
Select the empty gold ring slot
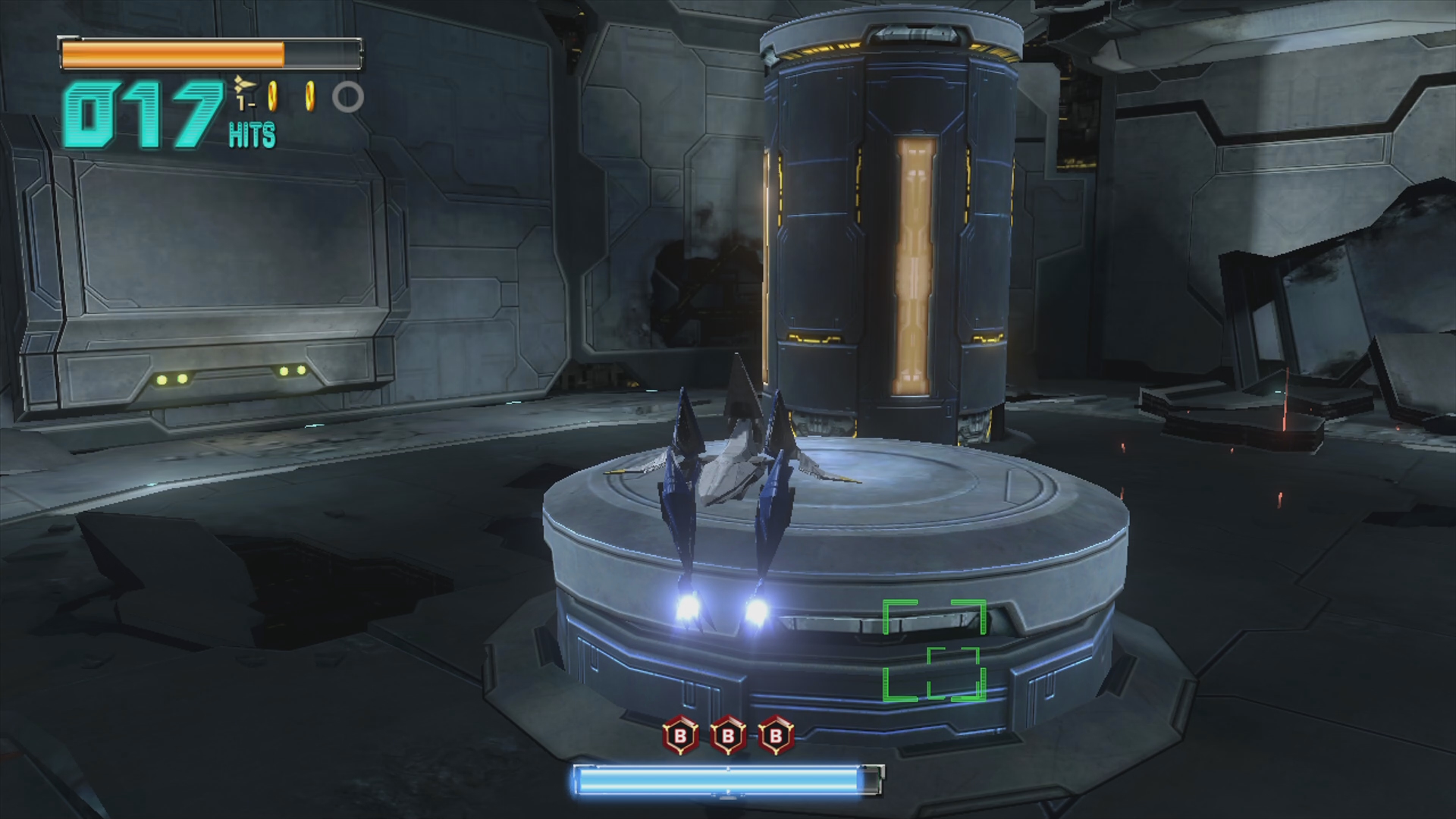pos(348,97)
